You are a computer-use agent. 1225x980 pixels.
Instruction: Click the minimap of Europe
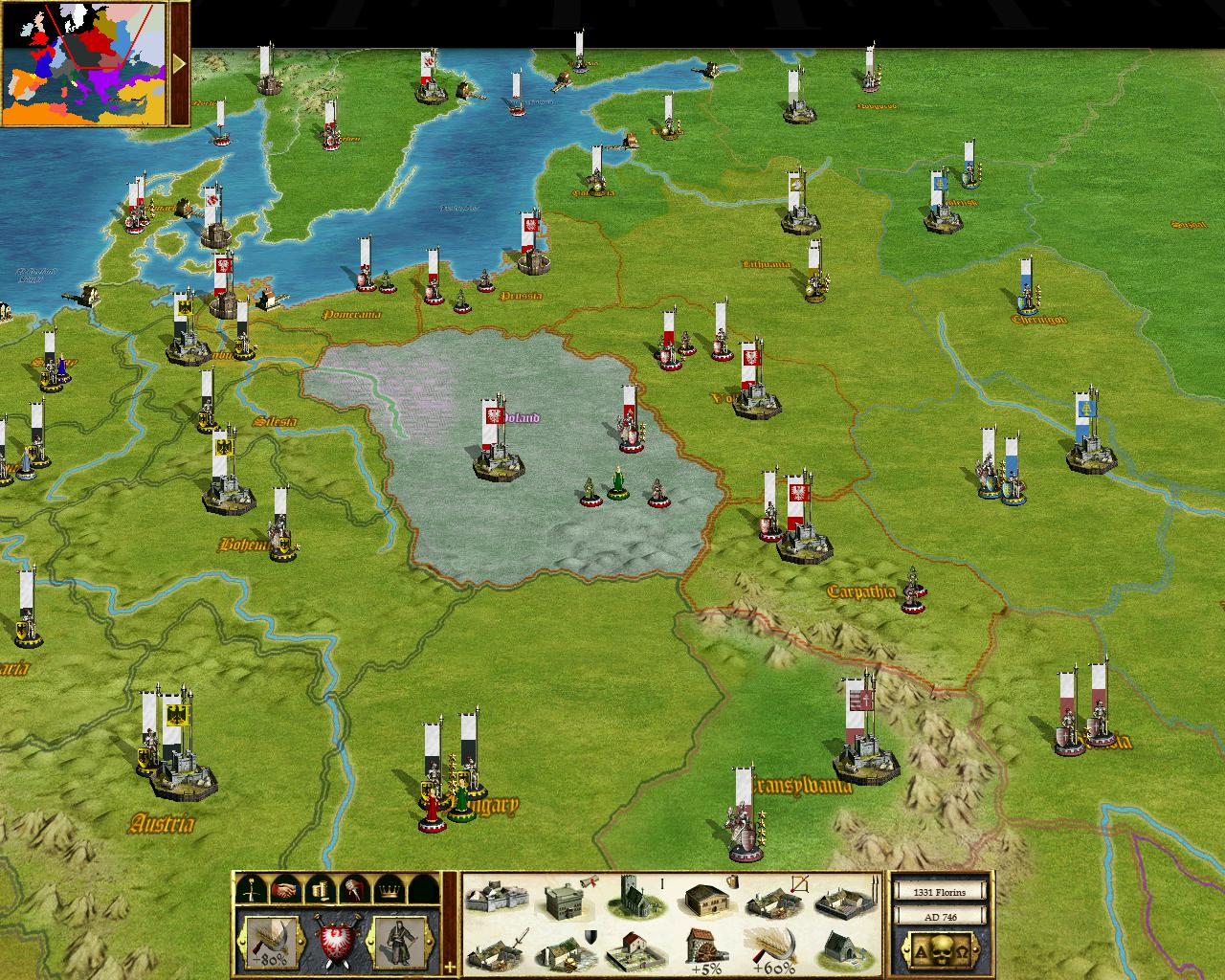(x=83, y=63)
